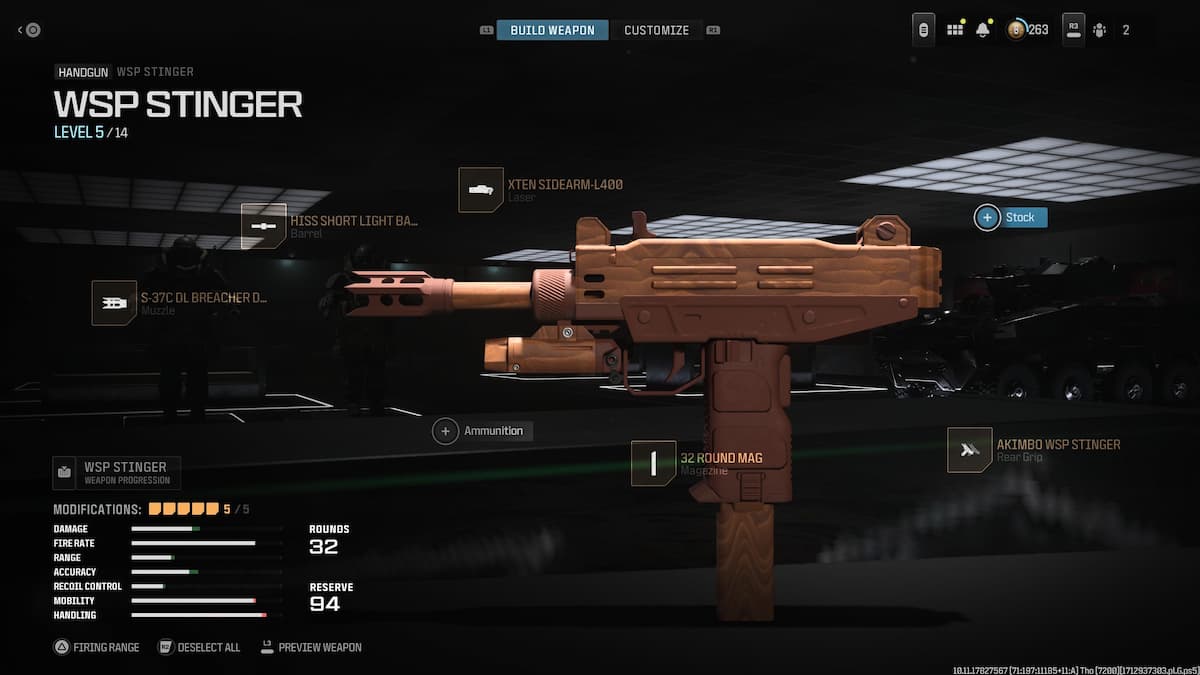Show the social party icon
This screenshot has width=1200, height=675.
(x=1099, y=30)
